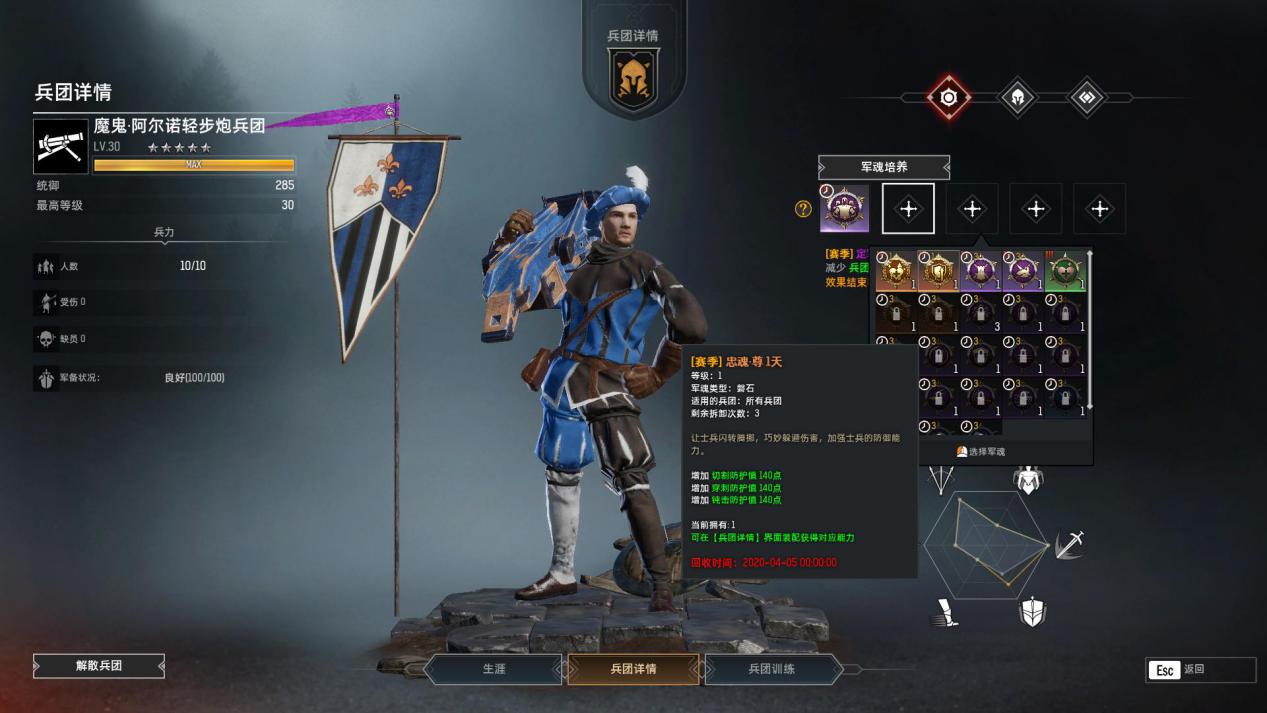Select the red-highlighted gear diamond tab
1267x713 pixels.
click(x=948, y=97)
